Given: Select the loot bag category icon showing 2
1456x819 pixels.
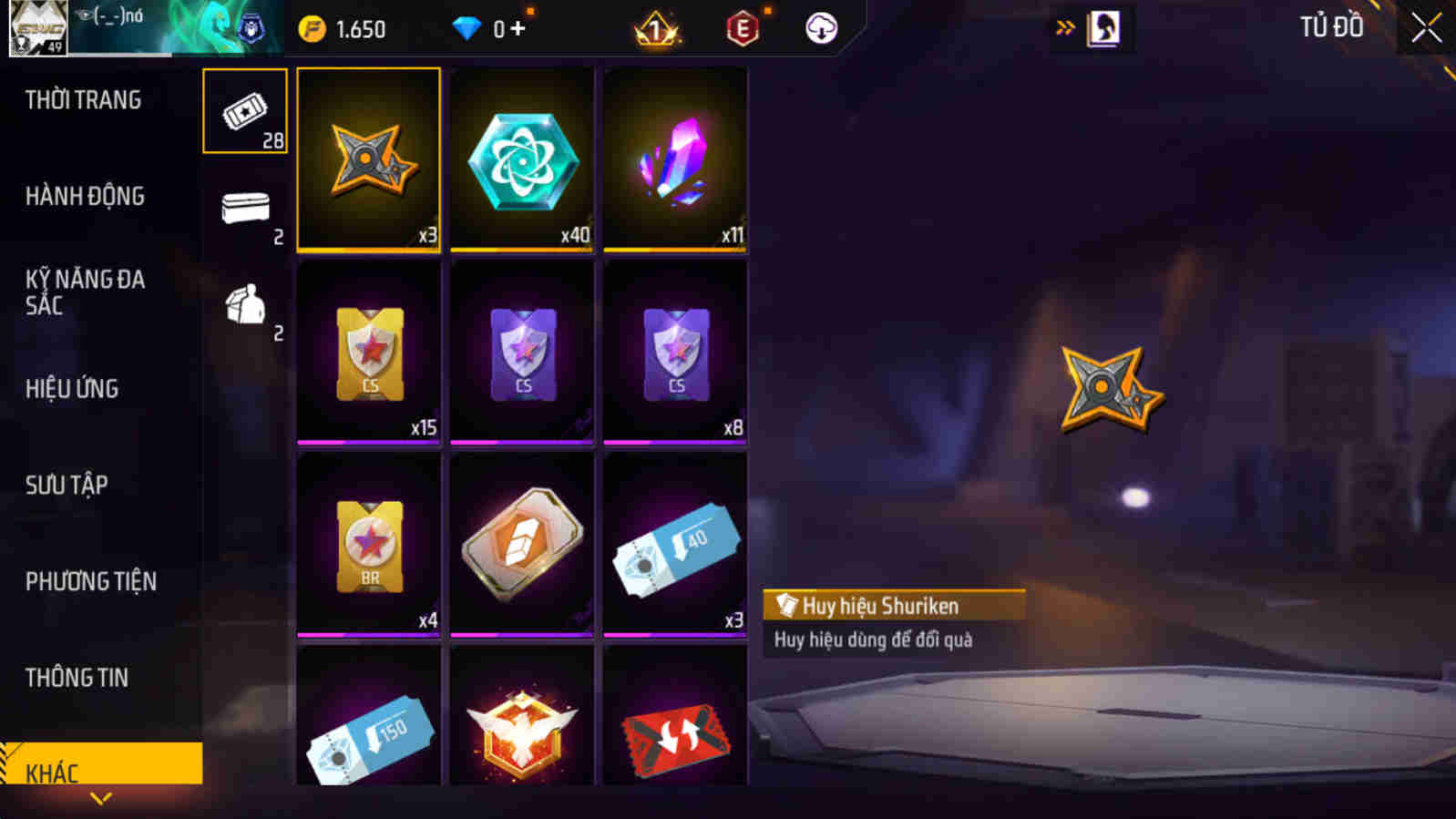Looking at the screenshot, I should pos(243,303).
